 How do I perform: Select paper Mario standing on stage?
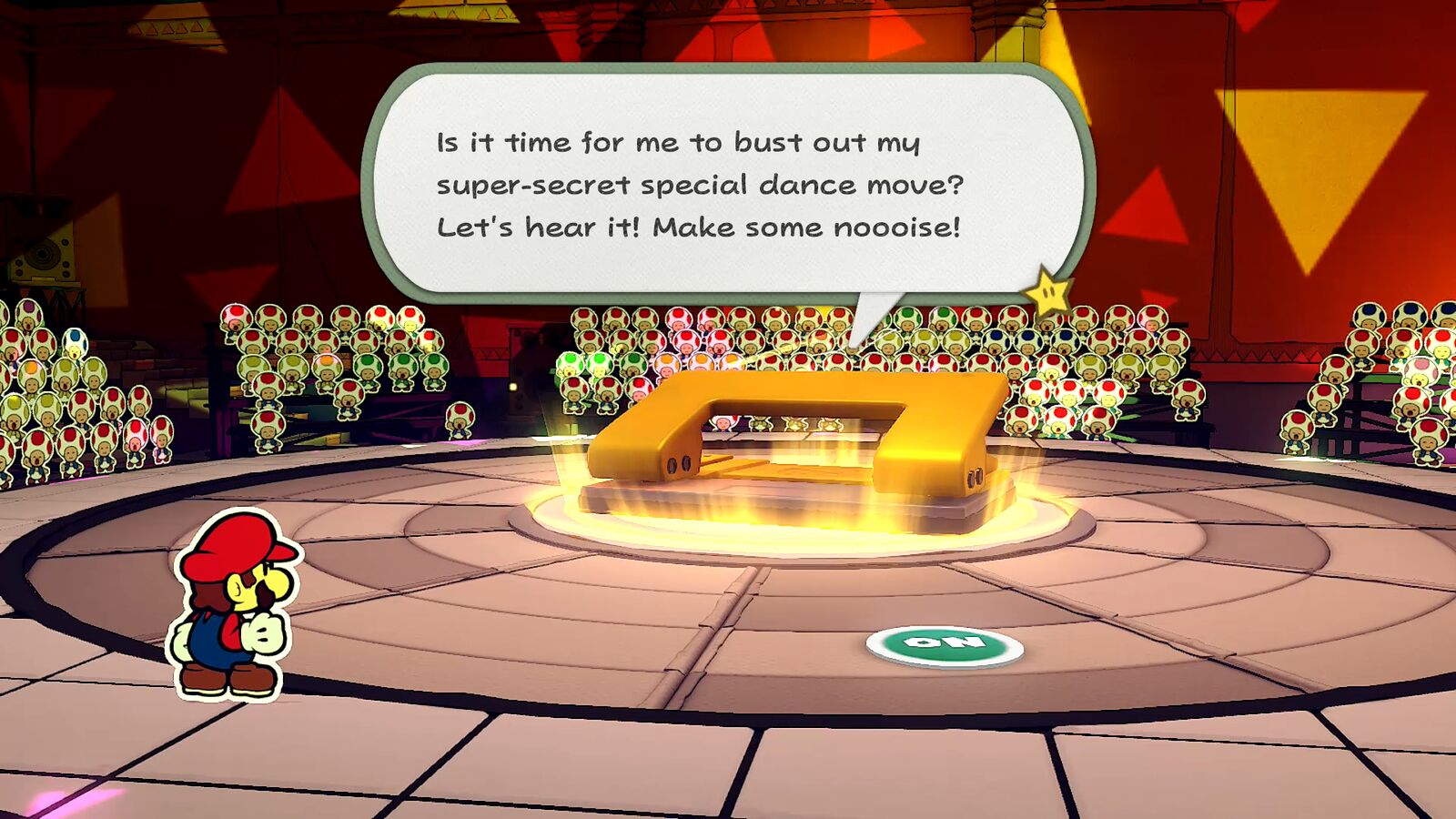237,610
